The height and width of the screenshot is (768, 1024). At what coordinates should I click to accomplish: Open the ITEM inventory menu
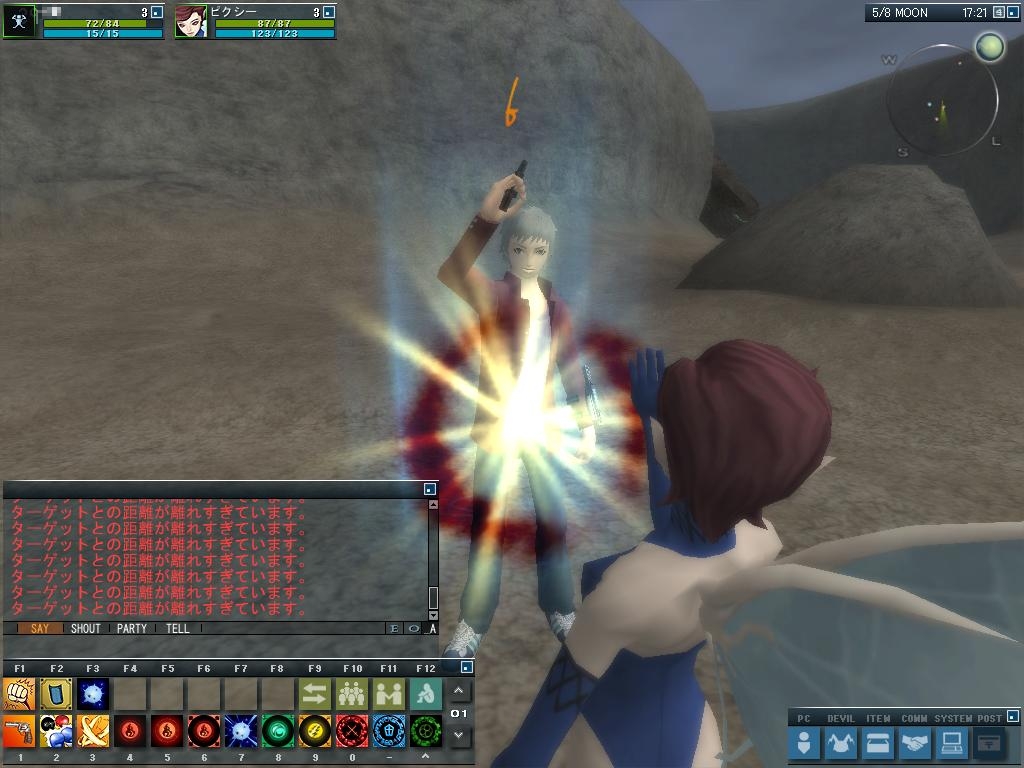click(x=877, y=743)
